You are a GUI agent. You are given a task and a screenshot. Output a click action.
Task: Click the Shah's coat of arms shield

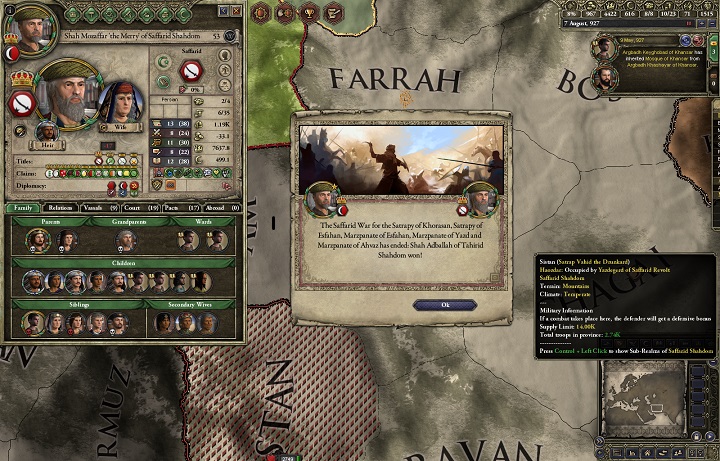click(x=23, y=102)
